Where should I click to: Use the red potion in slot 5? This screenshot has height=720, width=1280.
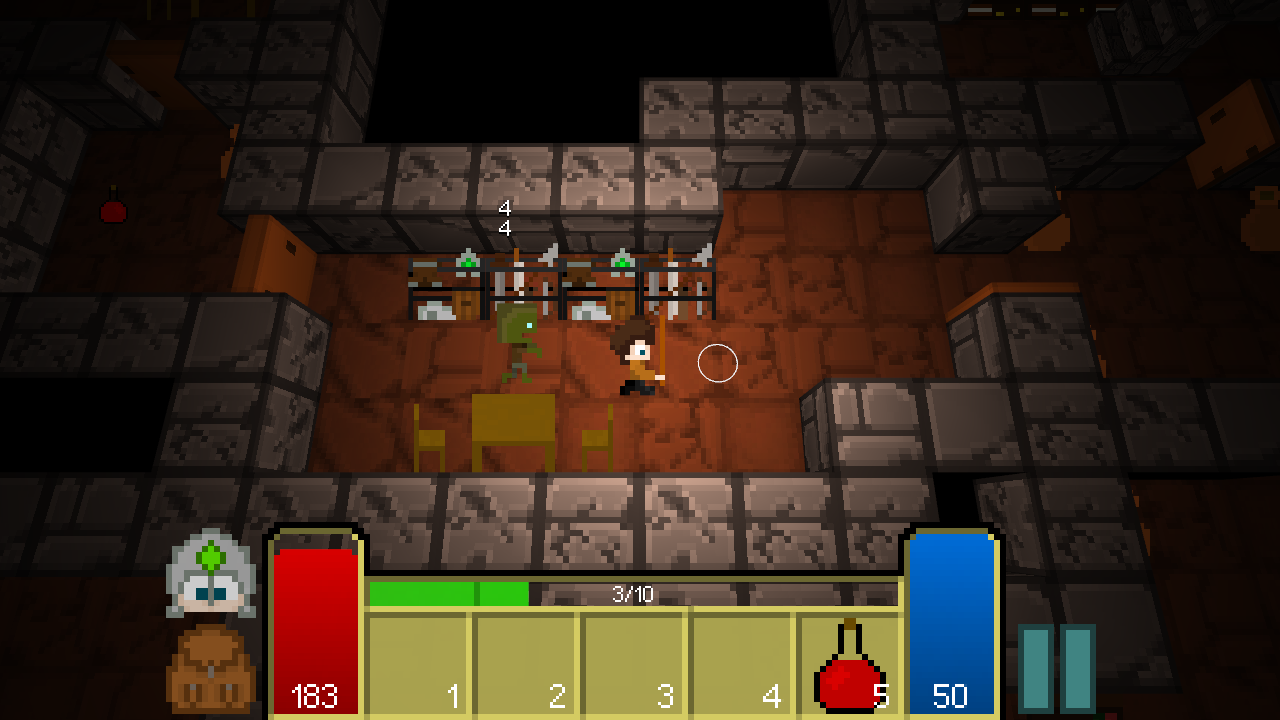pos(849,665)
